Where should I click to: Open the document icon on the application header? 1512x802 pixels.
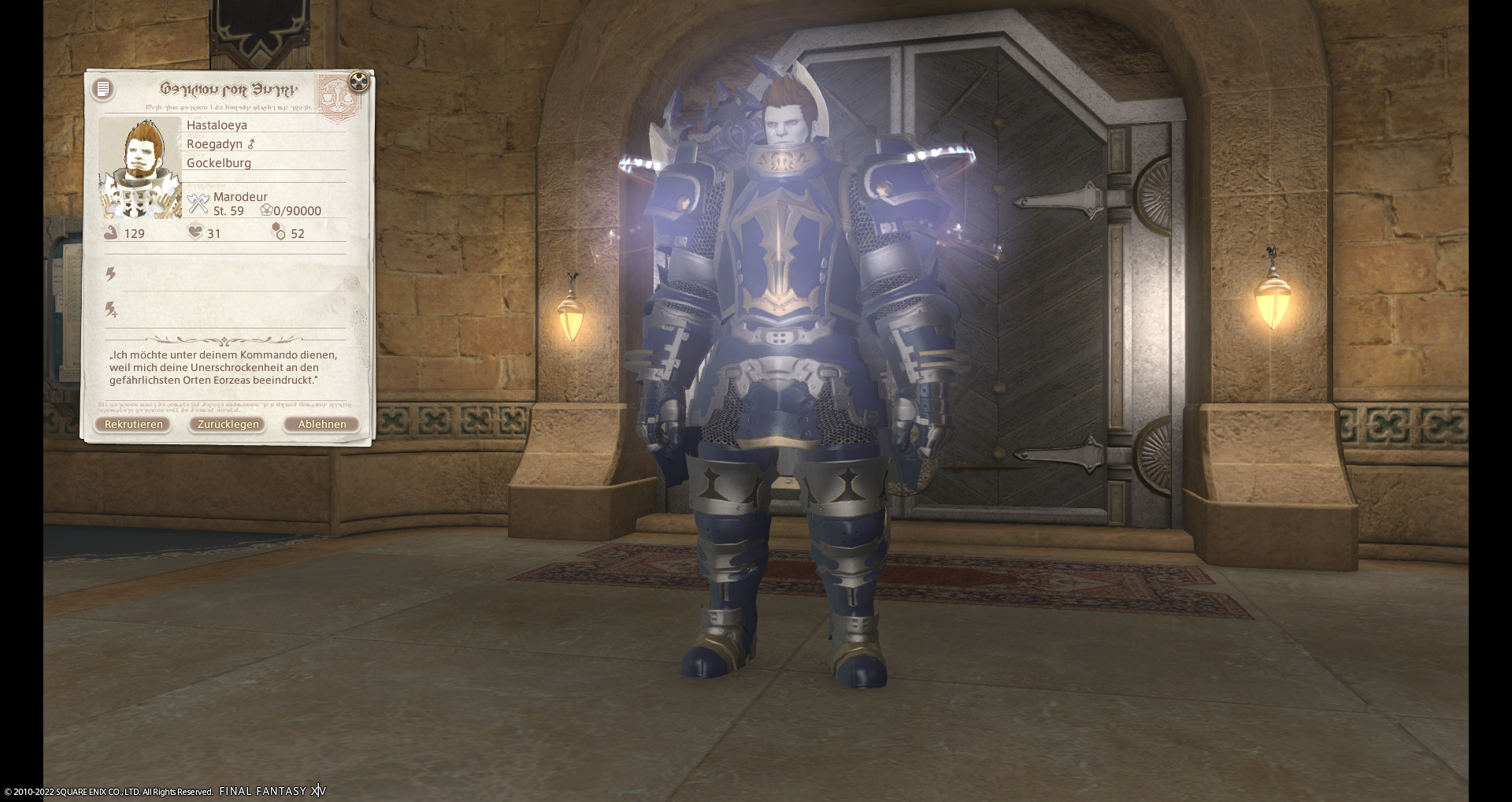(x=103, y=89)
